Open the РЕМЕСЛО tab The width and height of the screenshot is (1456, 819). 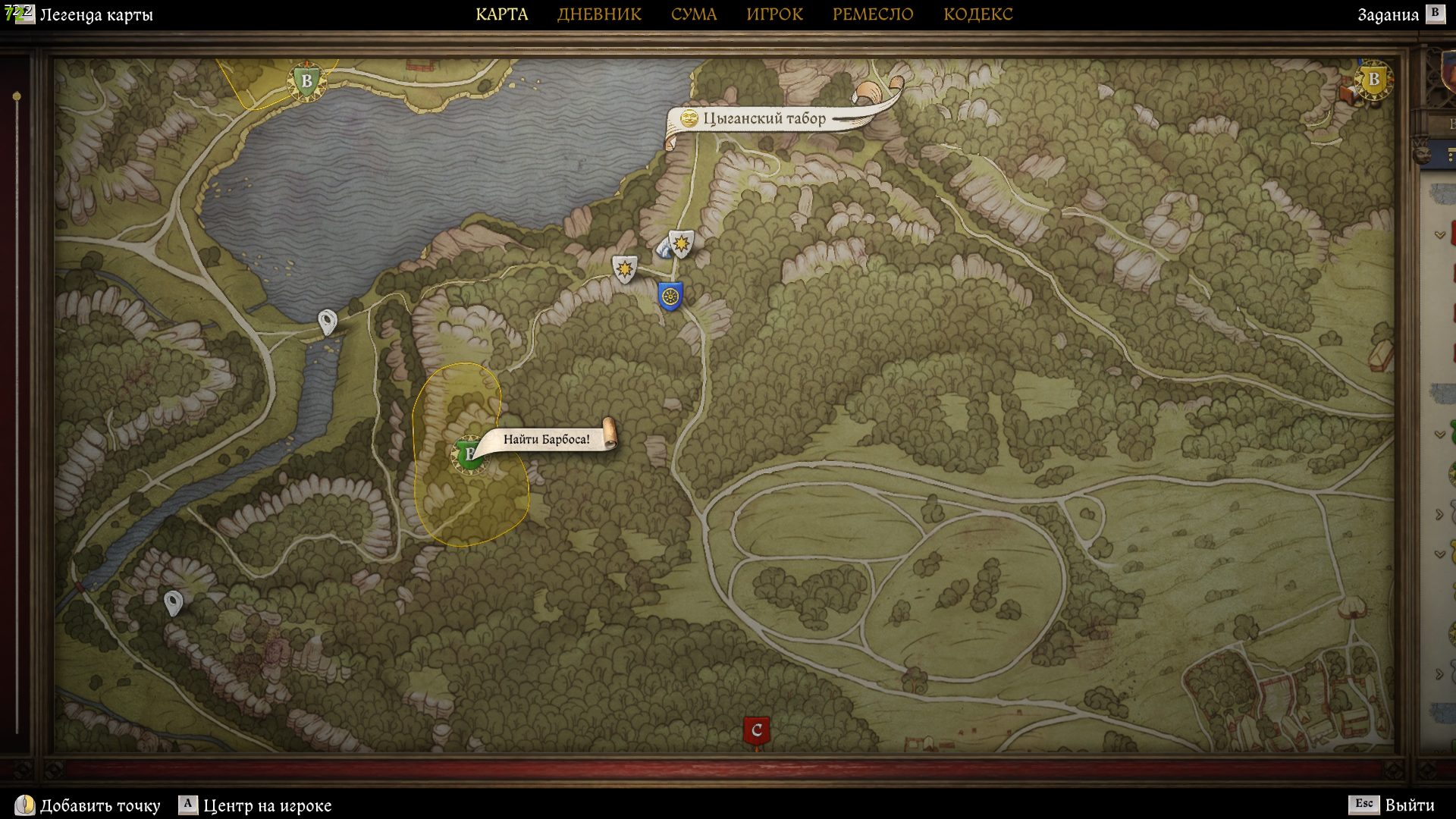873,14
